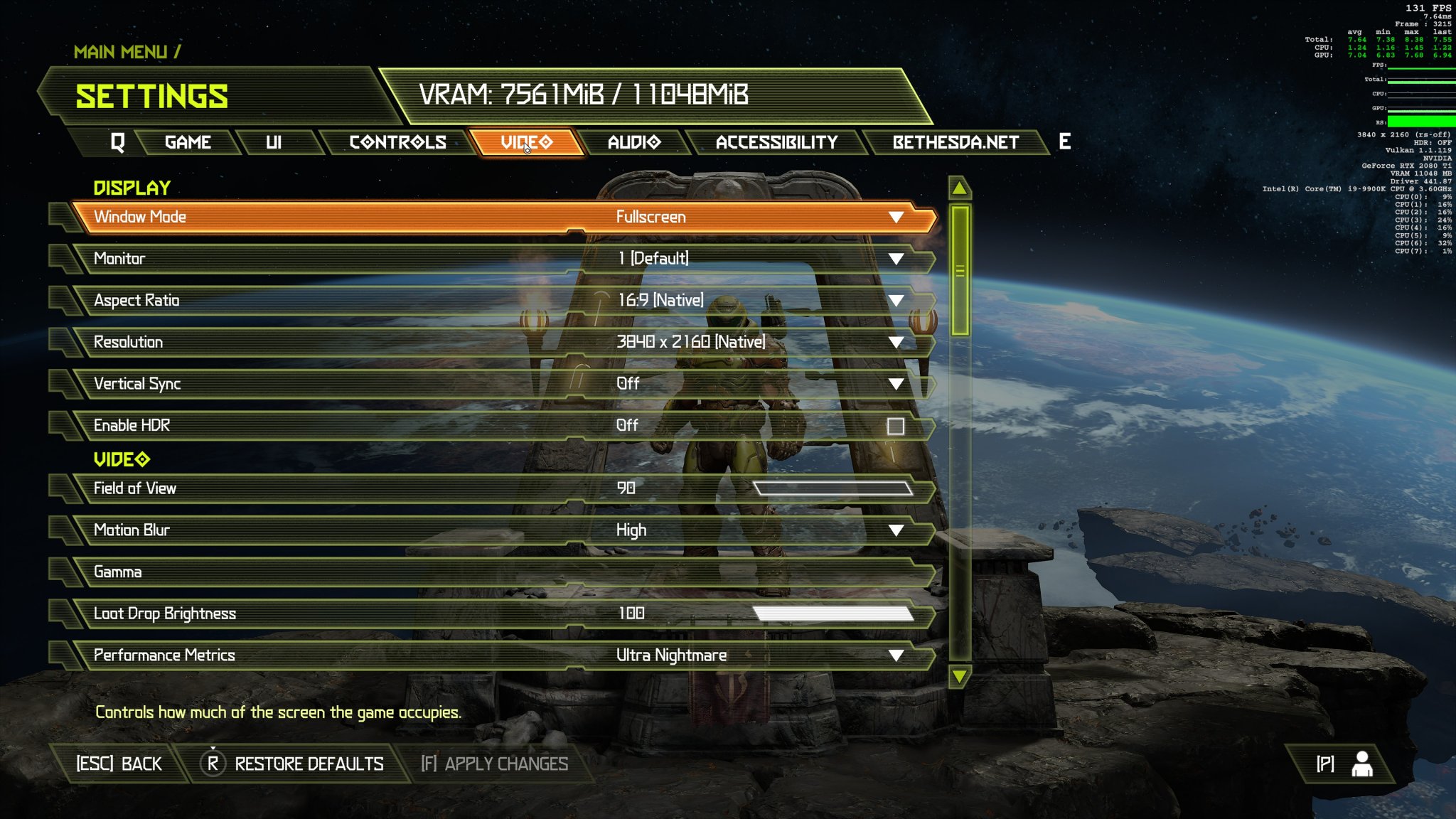
Task: Click the scrollbar up arrow
Action: tap(959, 188)
